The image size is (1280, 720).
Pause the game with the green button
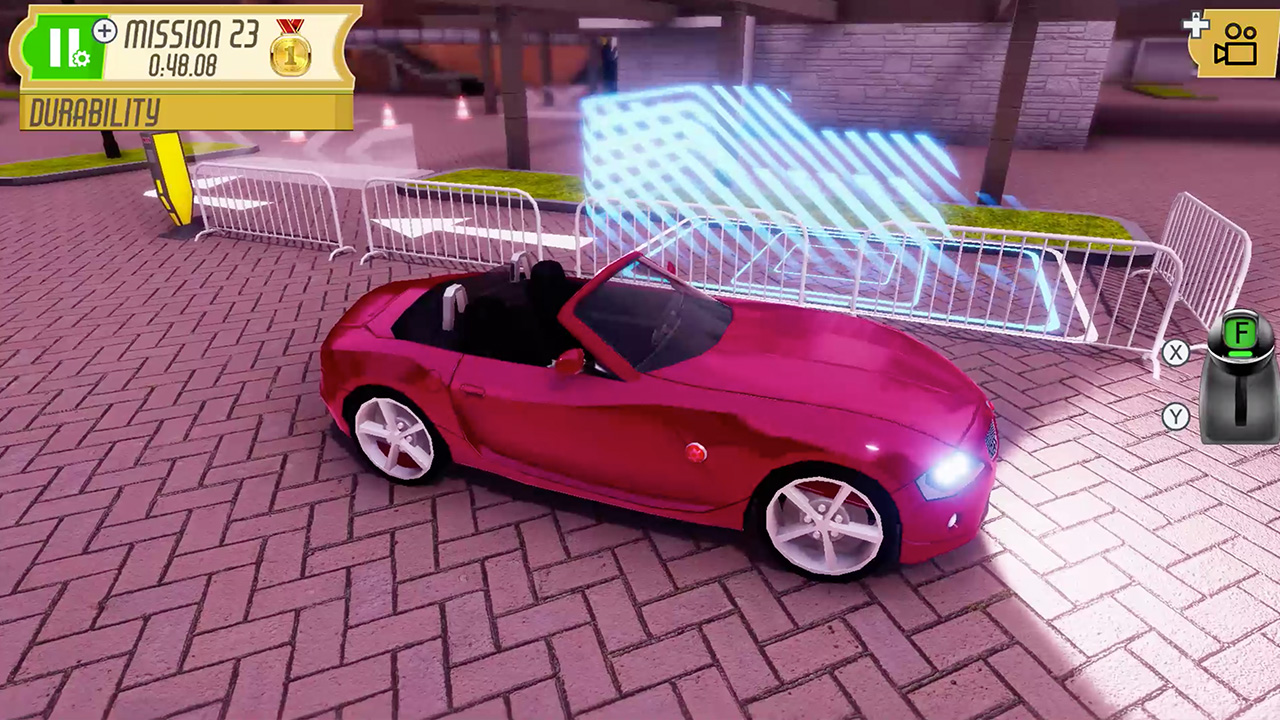62,49
